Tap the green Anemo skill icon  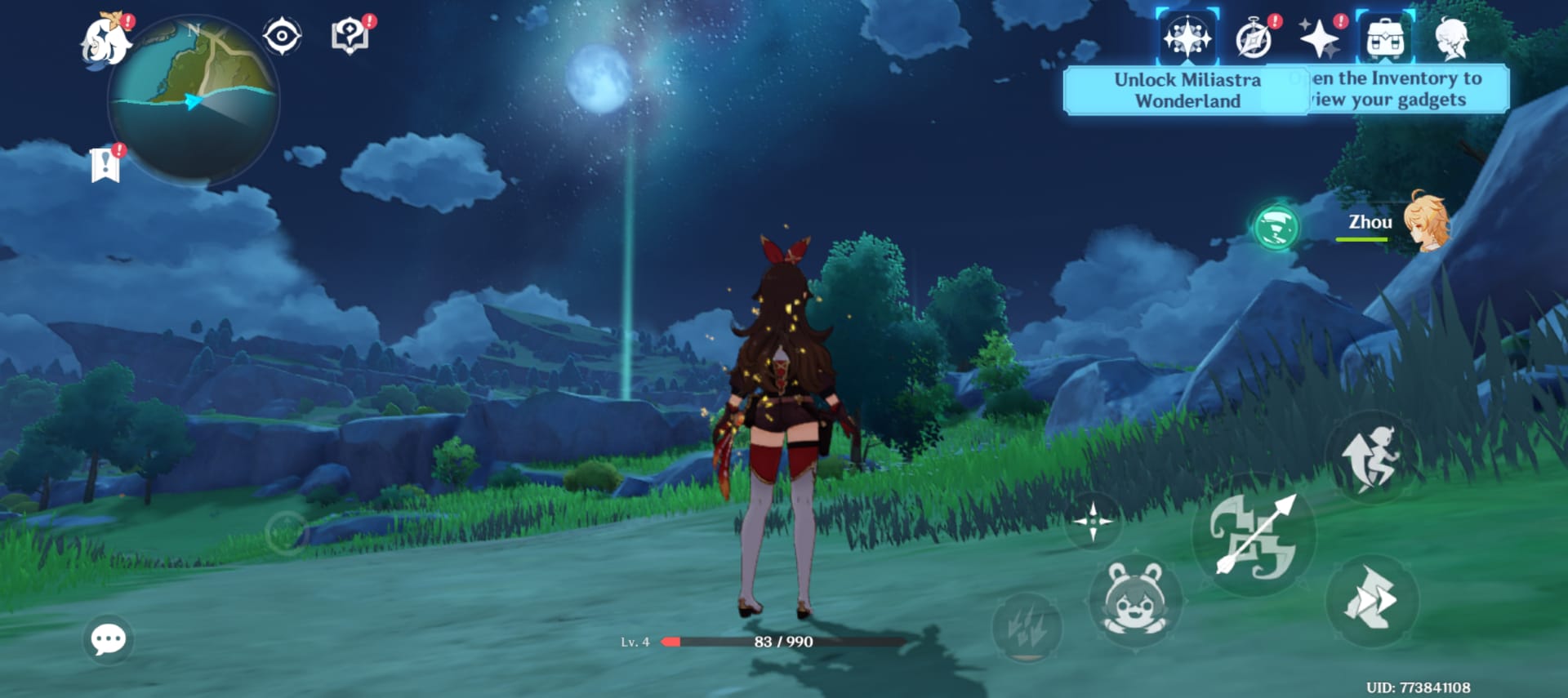click(1276, 227)
